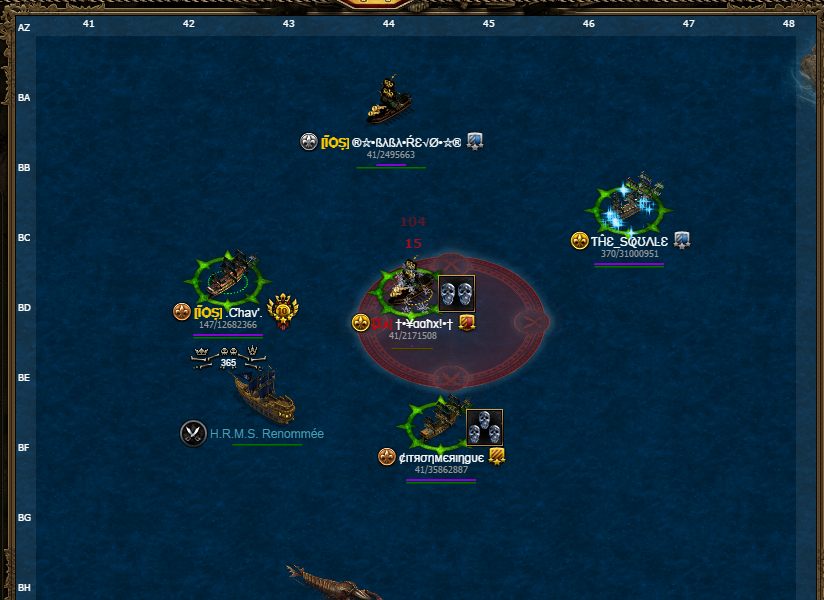
Task: Select the ship named ¢ITRONMERINGUE
Action: (438, 422)
